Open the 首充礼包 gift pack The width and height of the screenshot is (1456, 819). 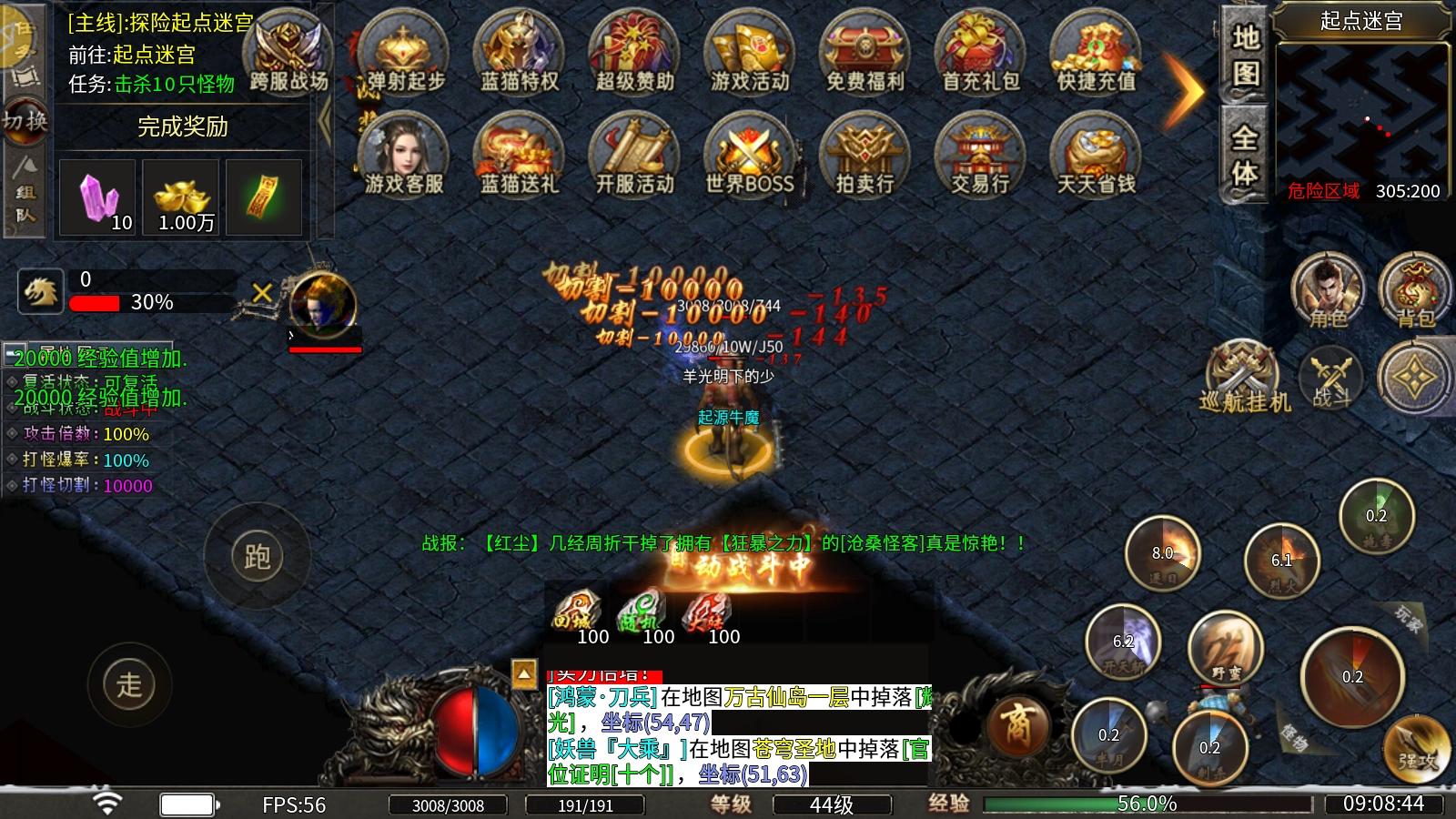pyautogui.click(x=980, y=55)
